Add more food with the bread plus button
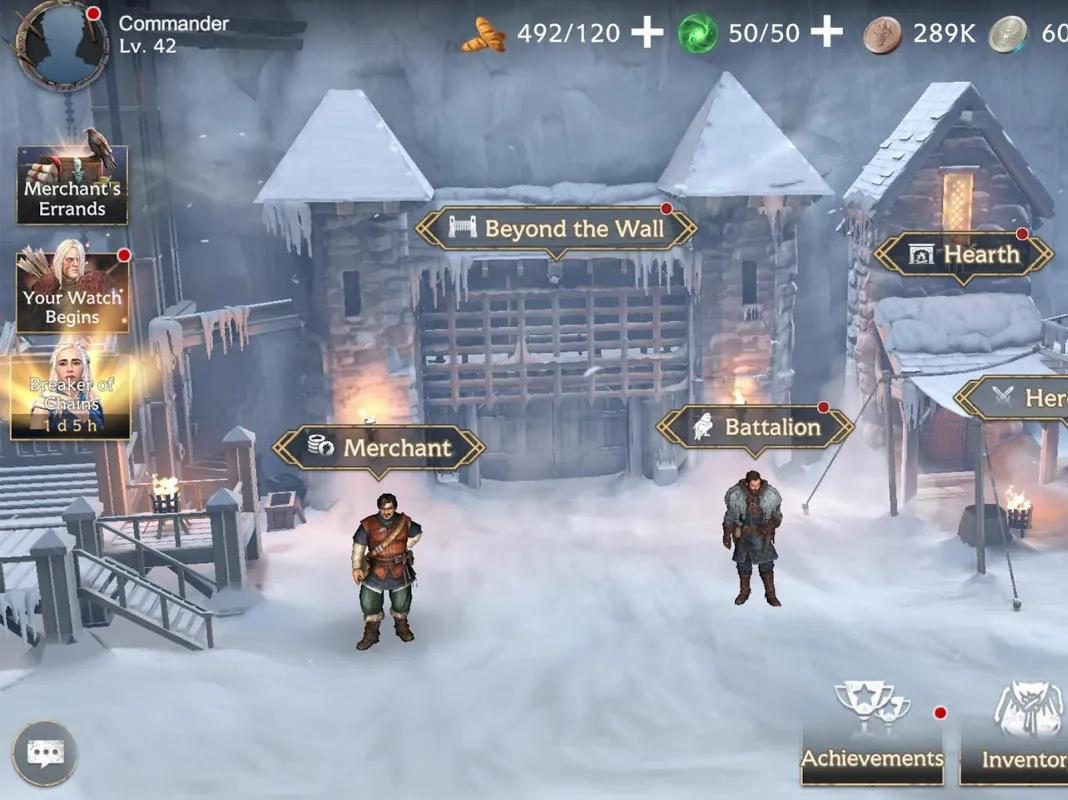This screenshot has width=1068, height=800. (647, 33)
